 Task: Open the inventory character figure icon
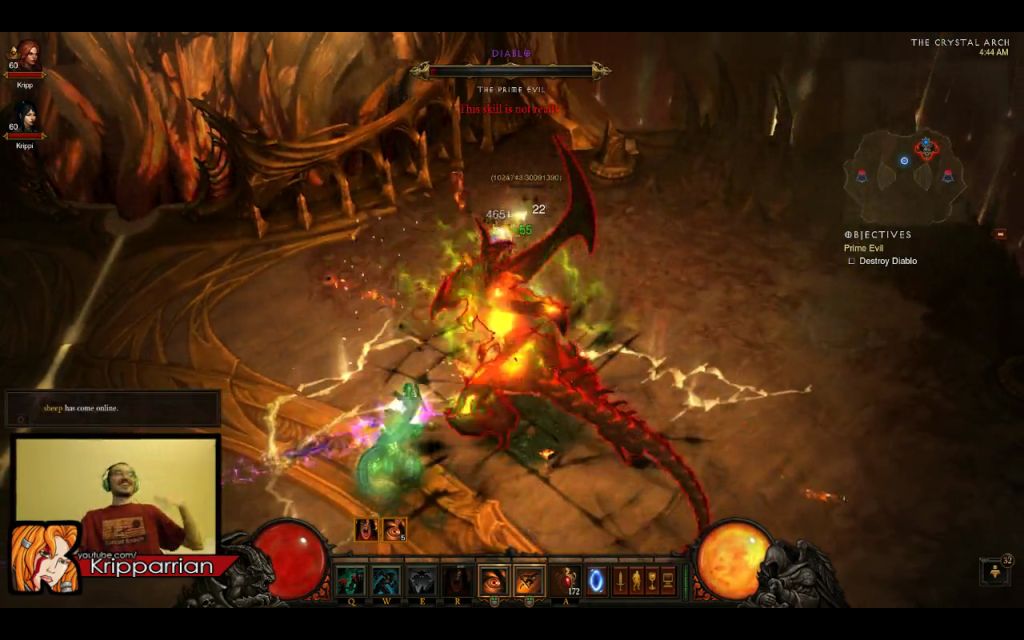(636, 580)
